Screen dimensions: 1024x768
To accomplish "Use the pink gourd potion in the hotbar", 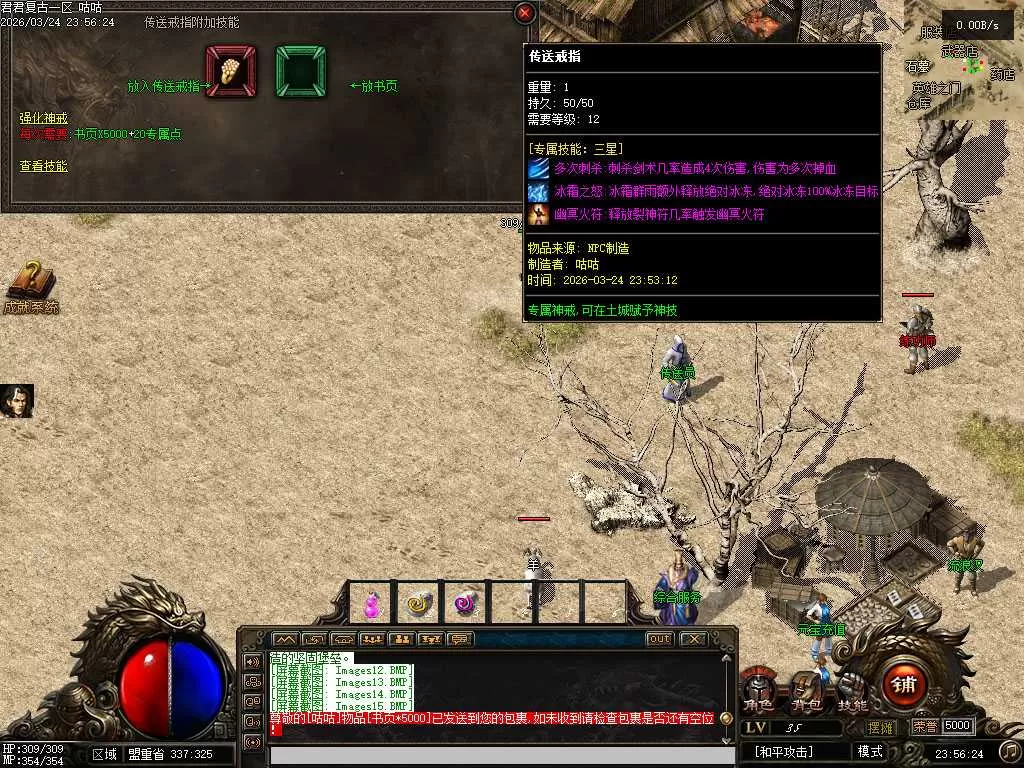I will (372, 603).
